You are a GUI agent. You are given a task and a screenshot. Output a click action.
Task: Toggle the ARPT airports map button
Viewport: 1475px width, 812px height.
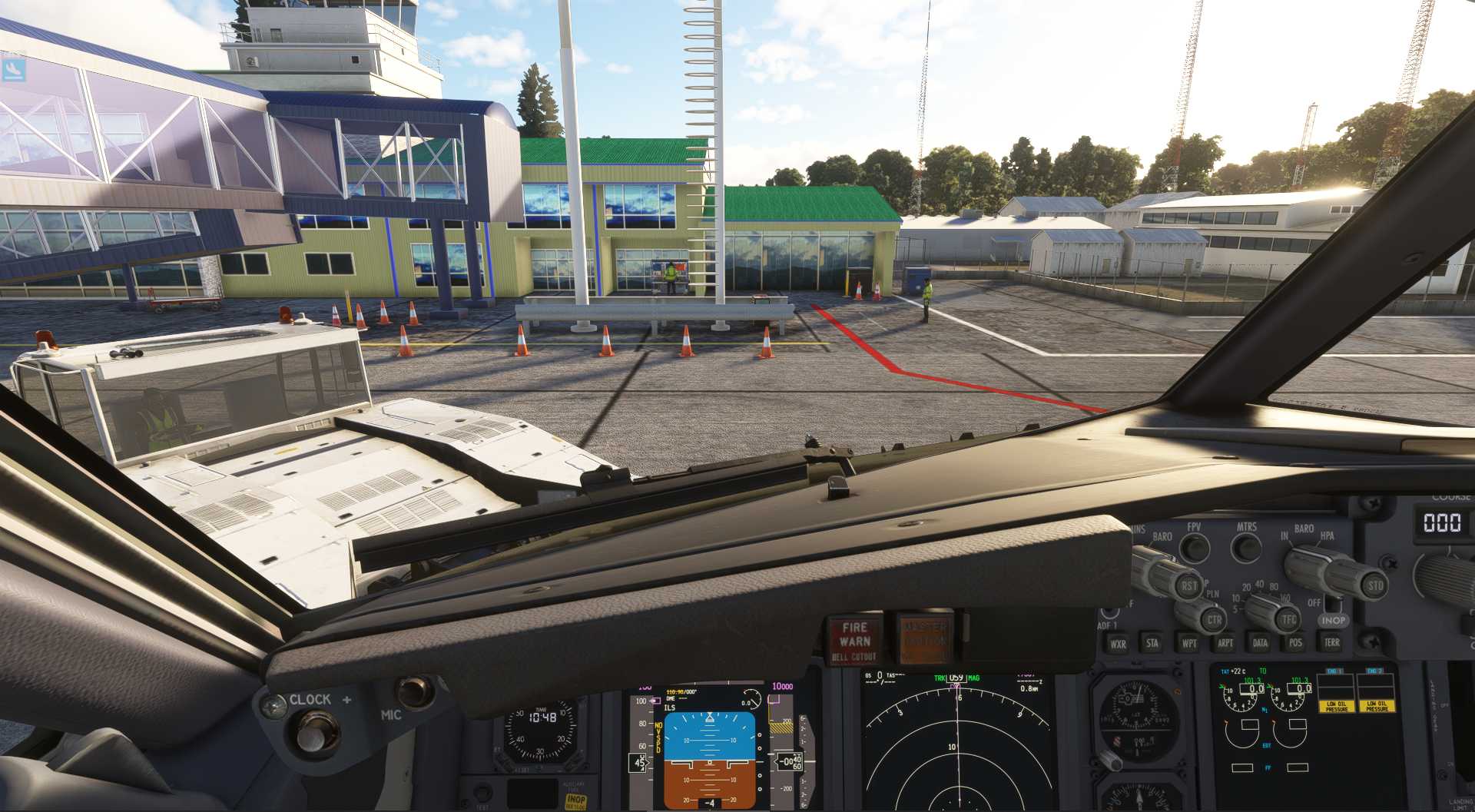tap(1225, 643)
